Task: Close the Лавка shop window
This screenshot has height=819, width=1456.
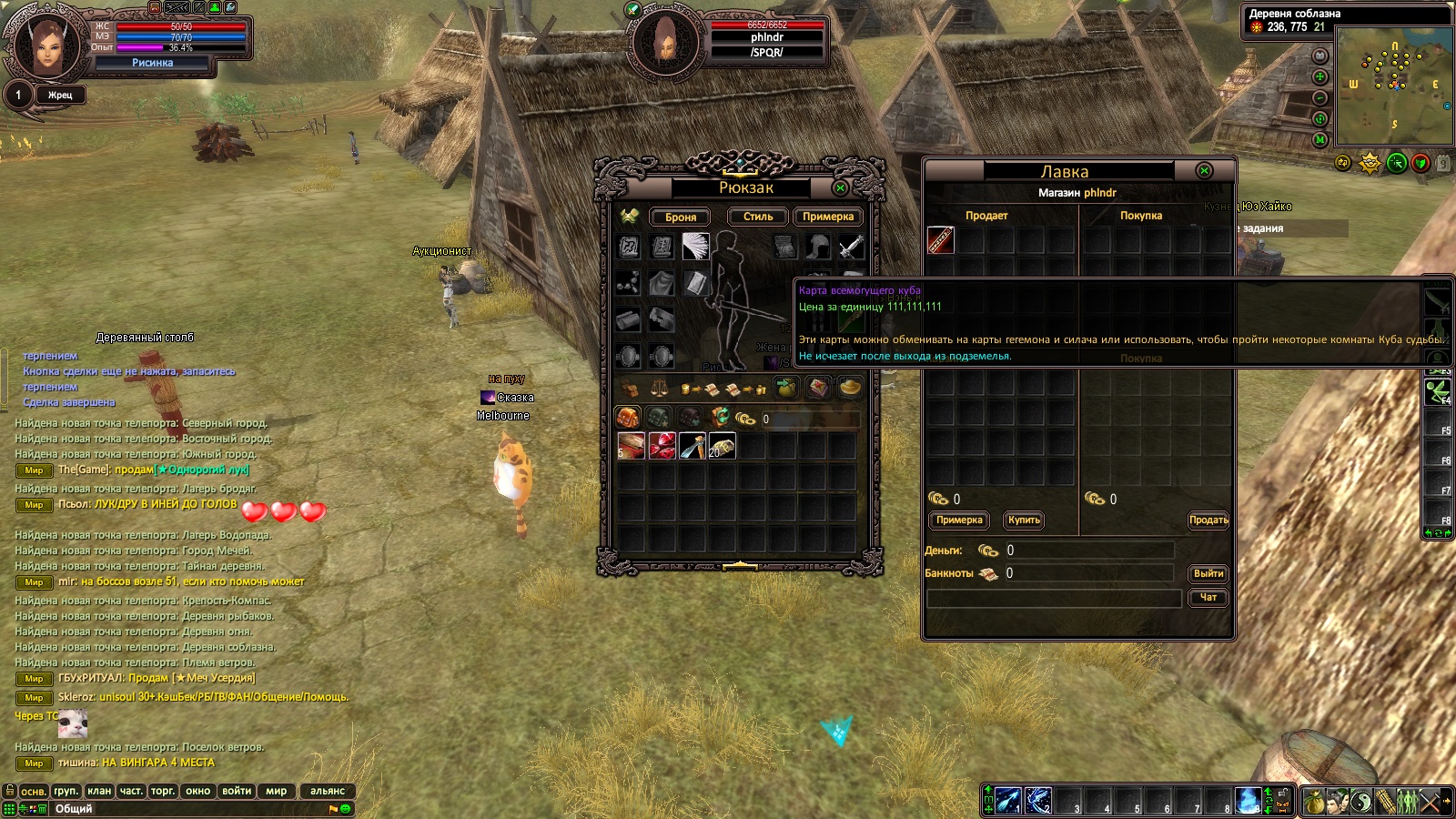Action: click(1204, 171)
